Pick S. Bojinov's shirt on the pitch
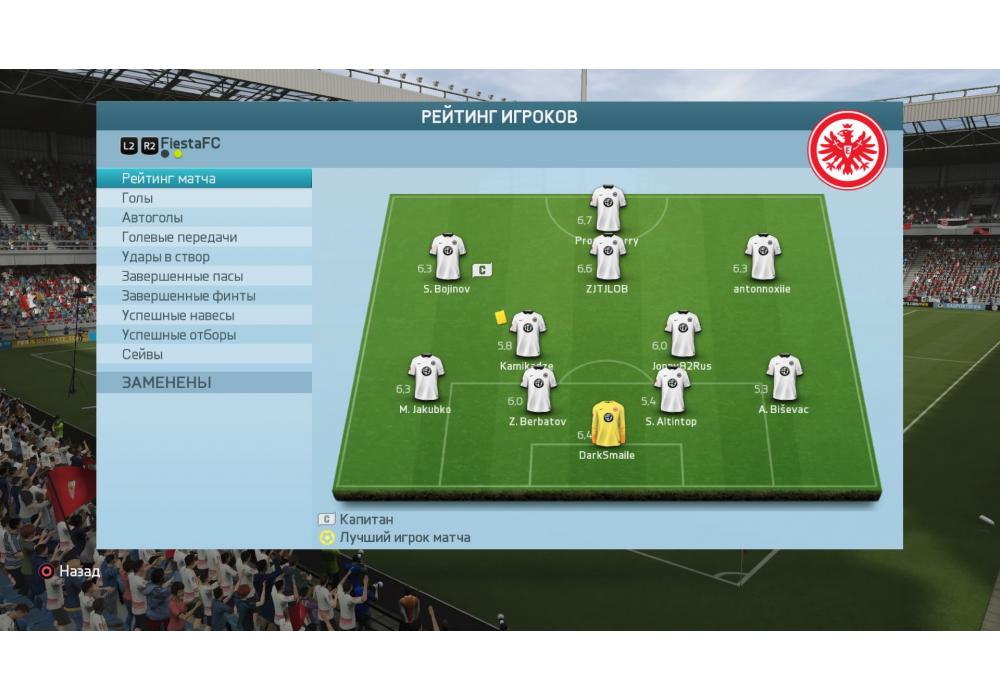1000x700 pixels. pyautogui.click(x=447, y=258)
